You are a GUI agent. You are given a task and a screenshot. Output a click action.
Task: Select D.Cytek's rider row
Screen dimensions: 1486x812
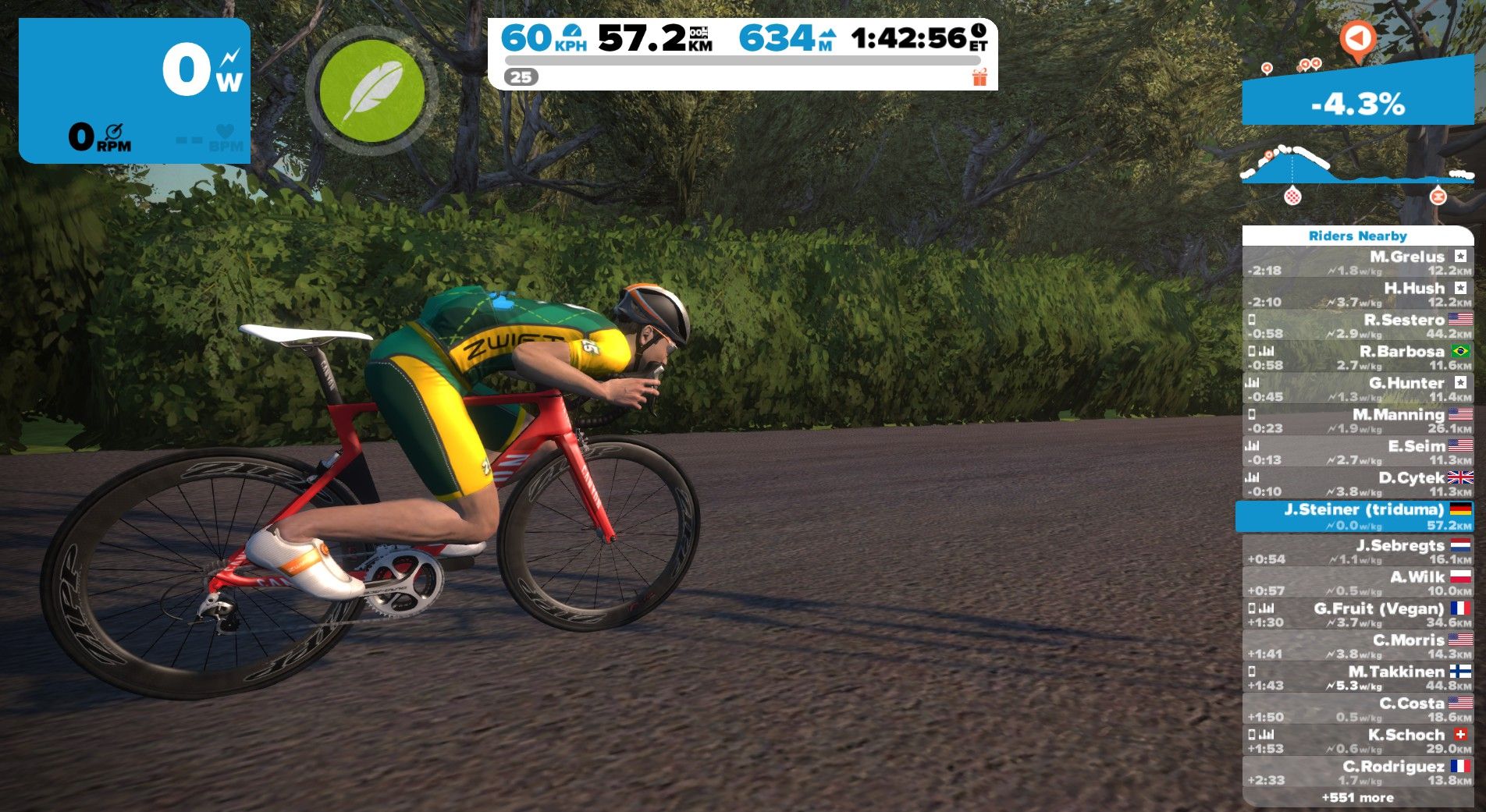pyautogui.click(x=1357, y=484)
